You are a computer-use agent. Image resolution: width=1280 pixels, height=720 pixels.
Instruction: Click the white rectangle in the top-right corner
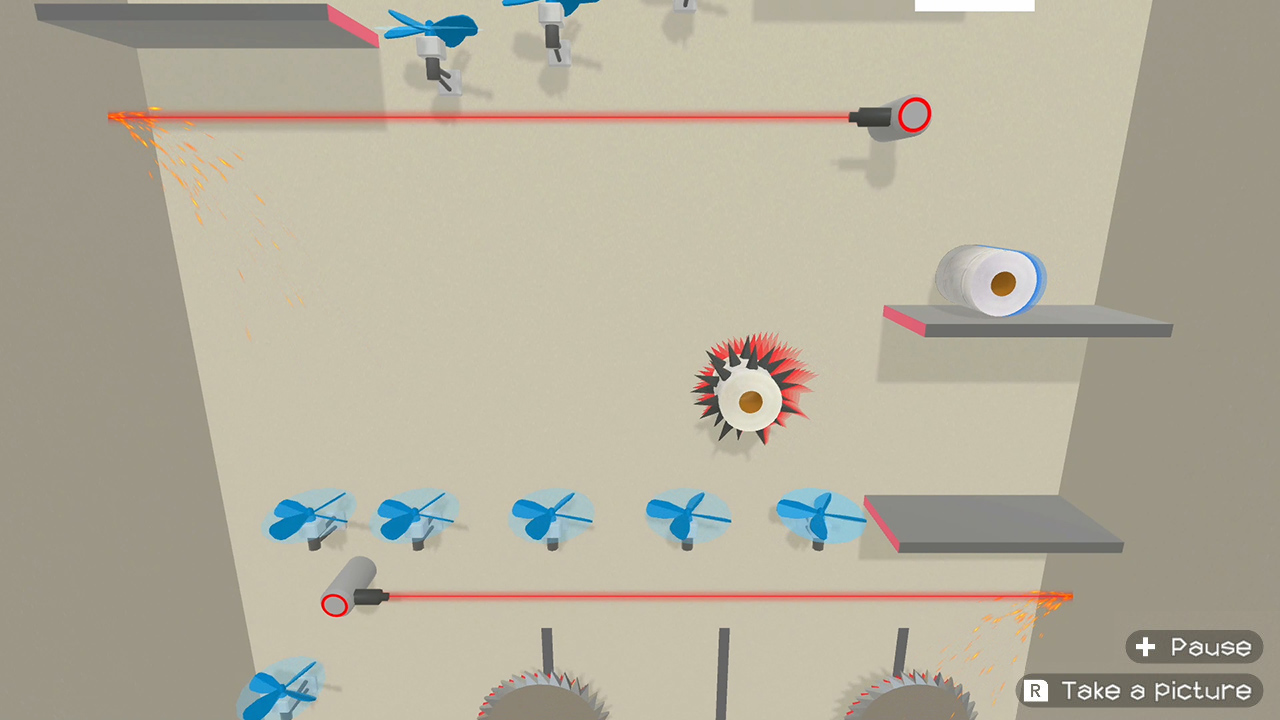974,5
